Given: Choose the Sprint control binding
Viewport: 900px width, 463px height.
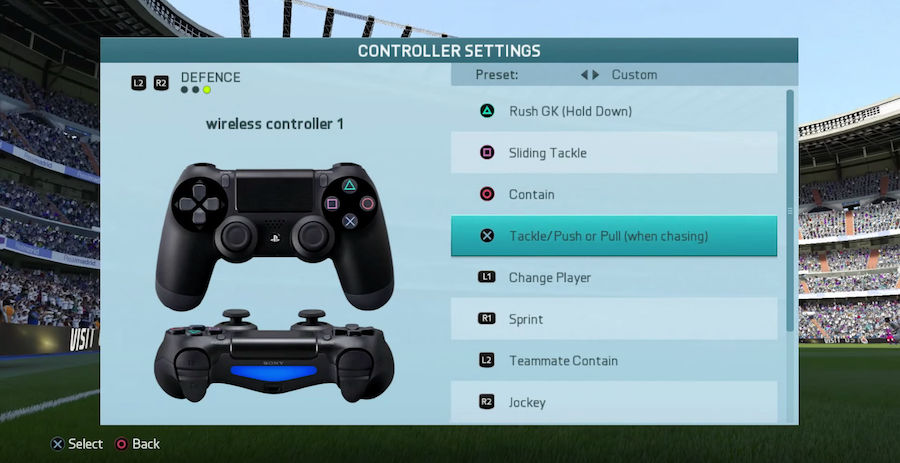Looking at the screenshot, I should [613, 319].
